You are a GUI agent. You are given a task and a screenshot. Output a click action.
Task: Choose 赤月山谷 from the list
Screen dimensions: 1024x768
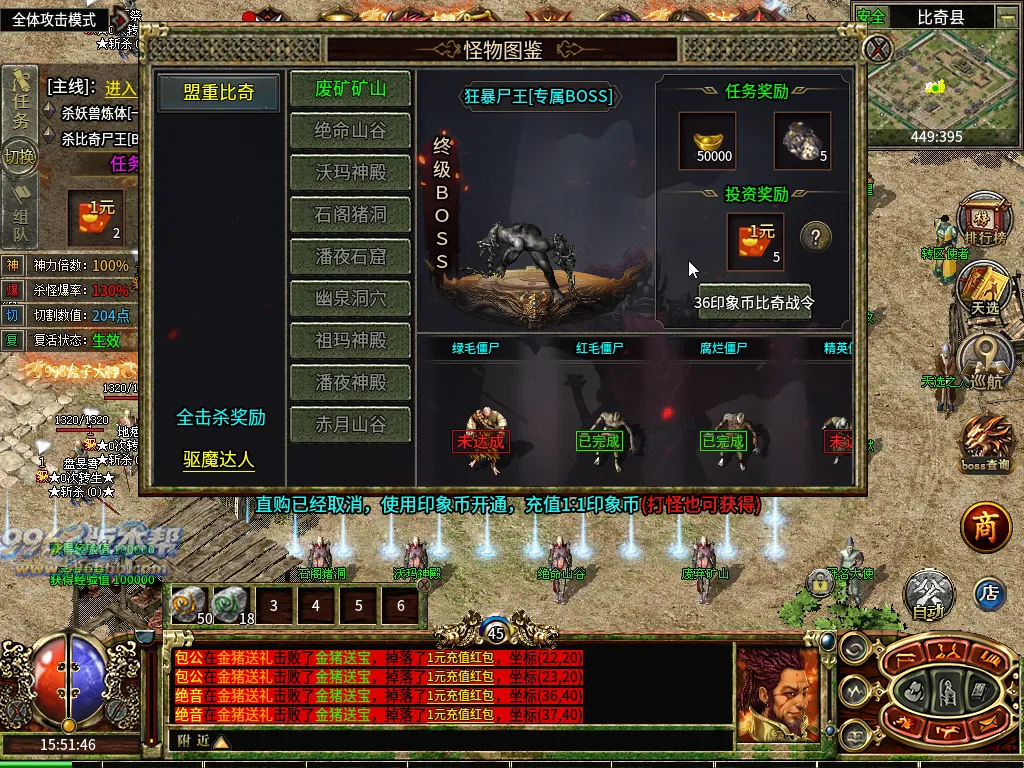coord(350,425)
